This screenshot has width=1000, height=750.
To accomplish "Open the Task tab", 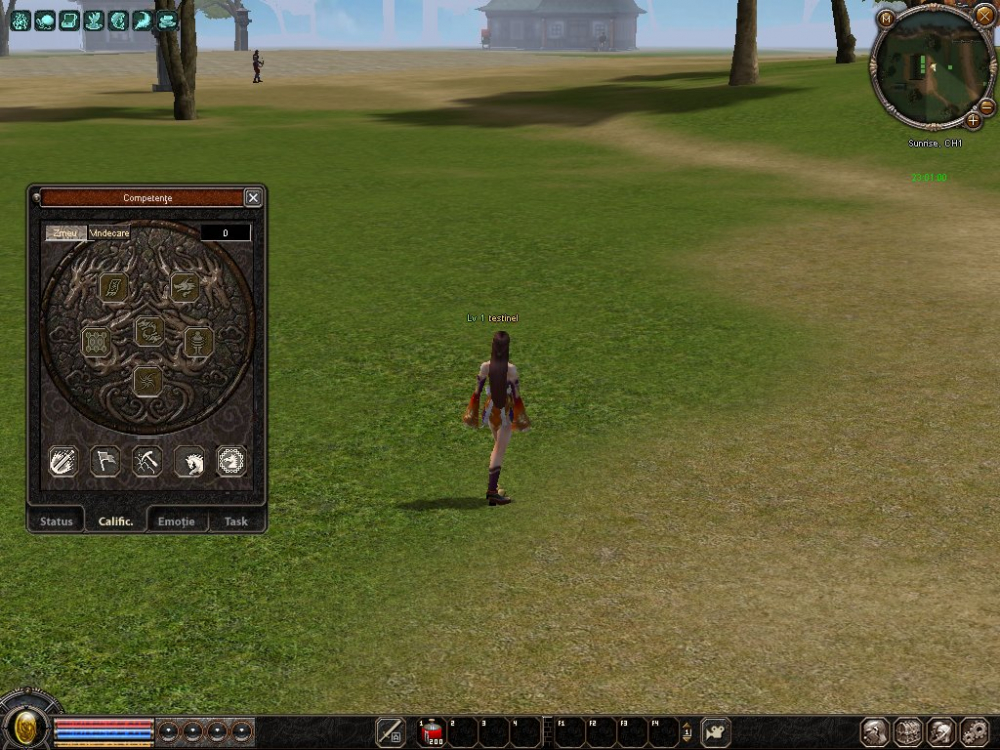I will [x=236, y=521].
